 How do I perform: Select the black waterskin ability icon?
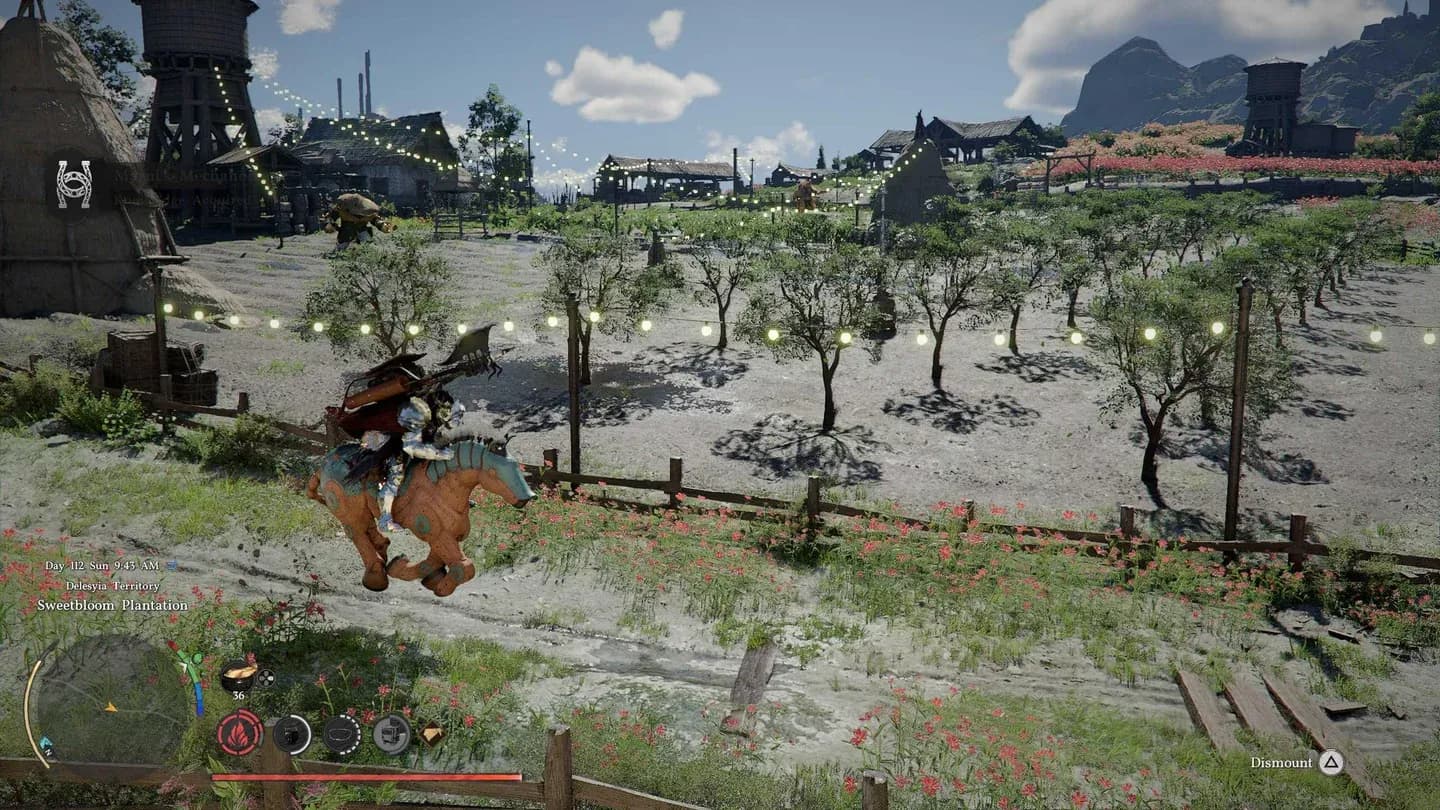pos(292,734)
